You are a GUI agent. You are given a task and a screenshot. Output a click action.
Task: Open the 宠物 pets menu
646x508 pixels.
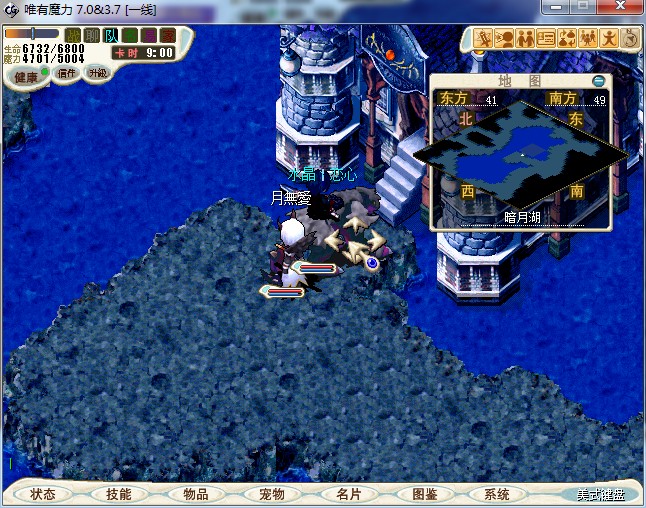[x=272, y=494]
